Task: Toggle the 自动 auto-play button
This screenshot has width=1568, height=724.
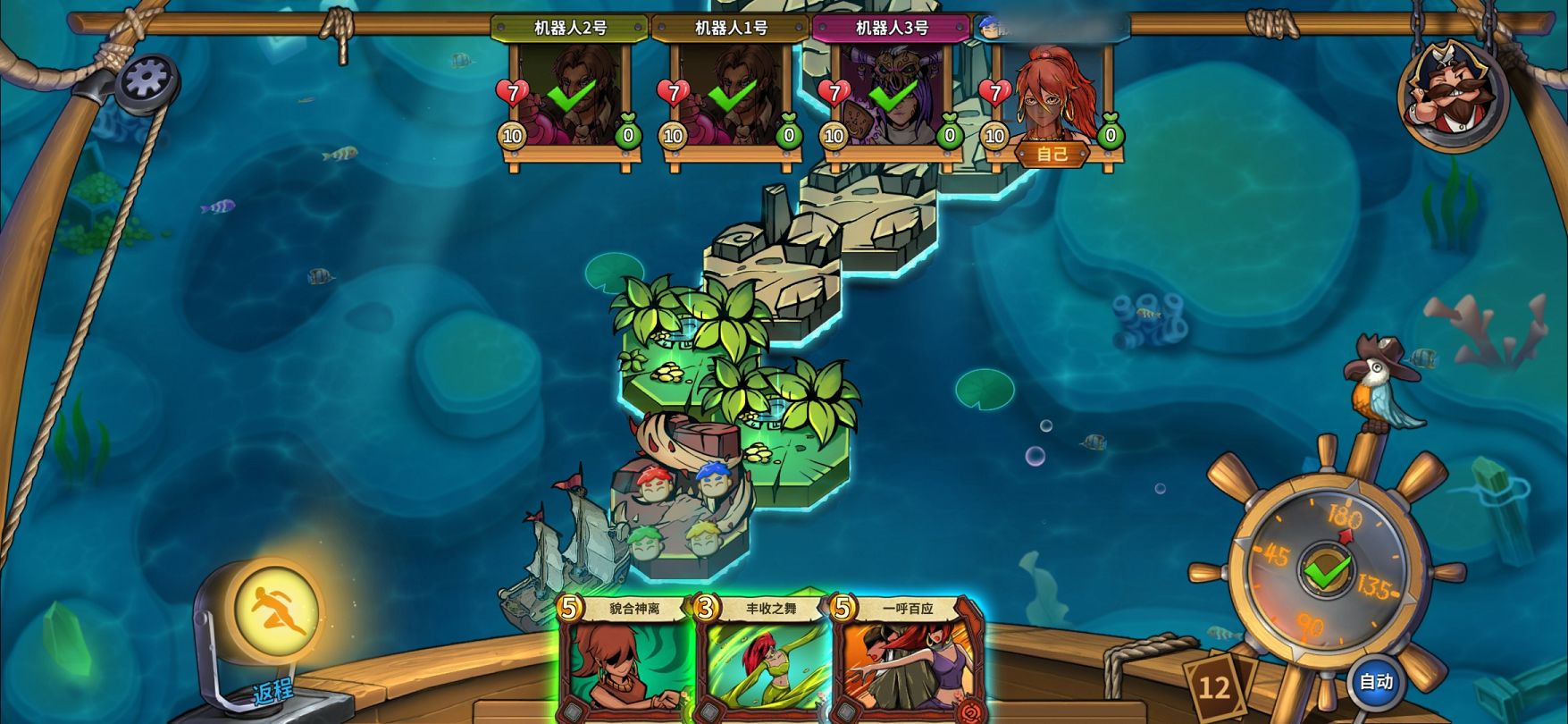Action: pyautogui.click(x=1376, y=682)
